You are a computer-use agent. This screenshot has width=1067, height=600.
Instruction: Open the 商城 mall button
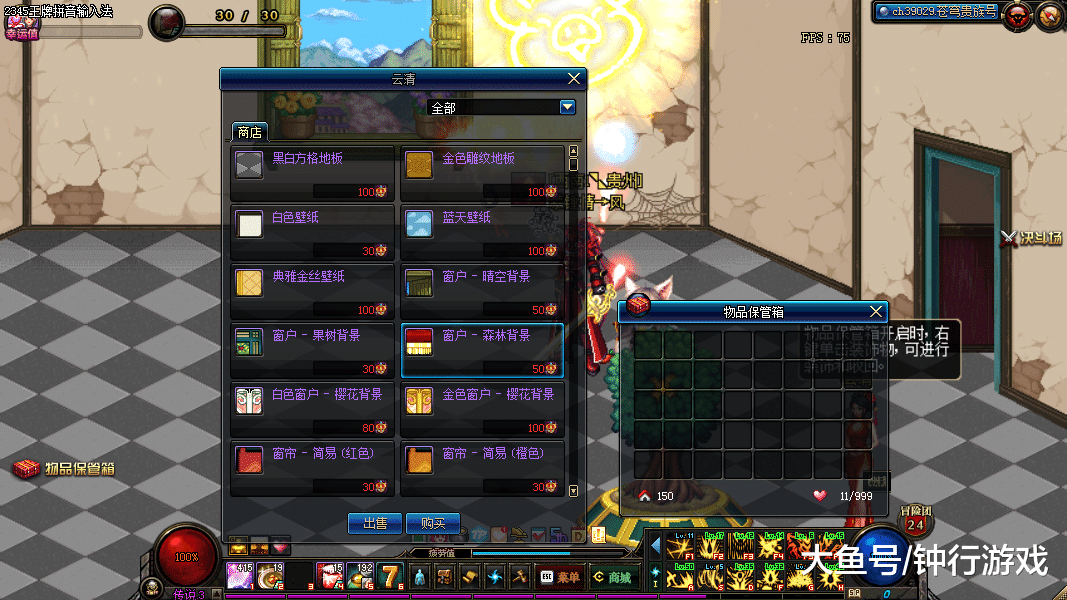pos(613,576)
